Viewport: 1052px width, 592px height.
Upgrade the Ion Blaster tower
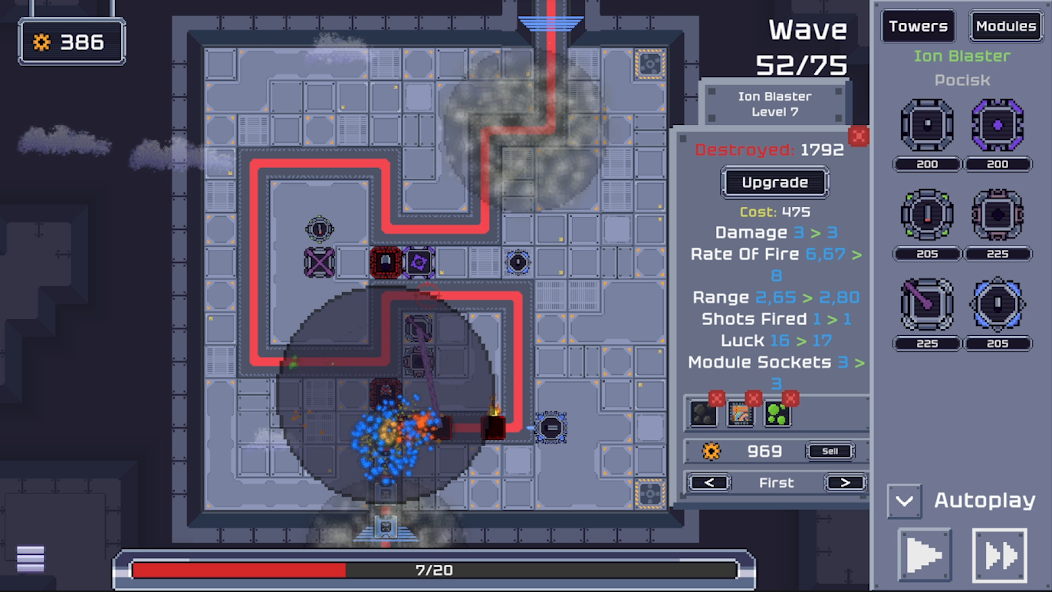775,183
